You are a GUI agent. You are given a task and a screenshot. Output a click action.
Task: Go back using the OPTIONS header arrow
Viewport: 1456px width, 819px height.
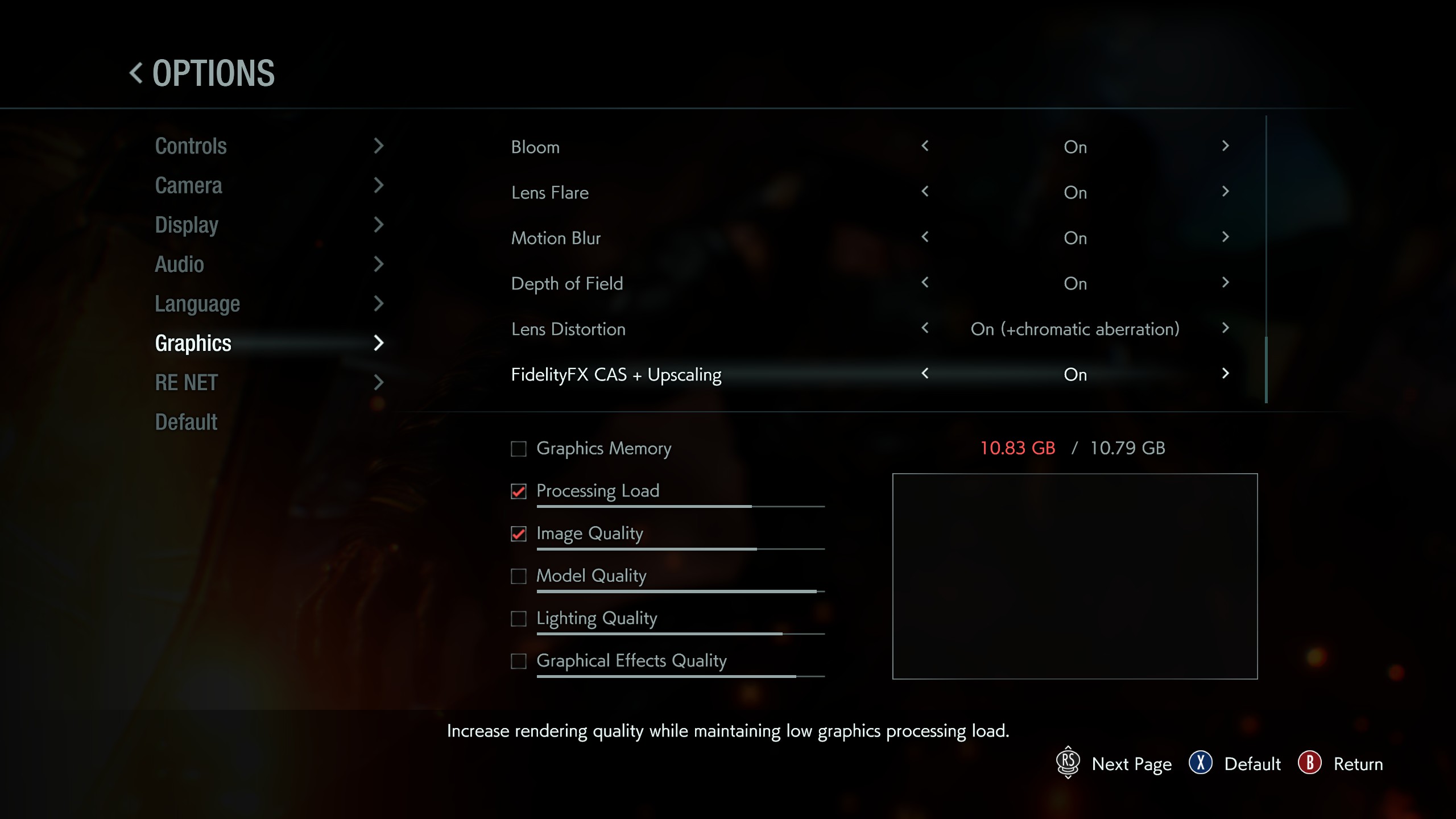point(136,73)
